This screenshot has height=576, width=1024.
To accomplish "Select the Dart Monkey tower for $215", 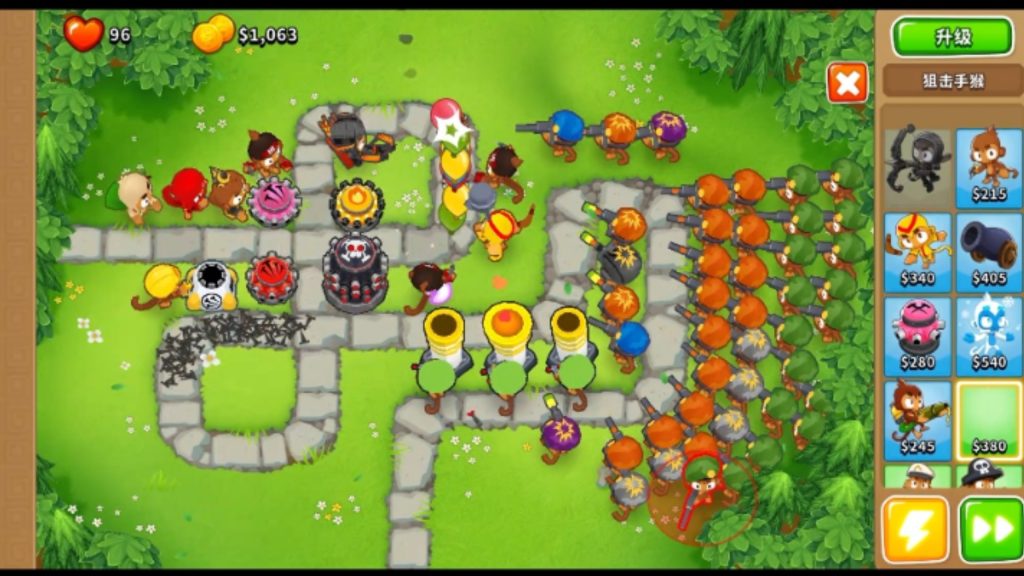I will 988,165.
